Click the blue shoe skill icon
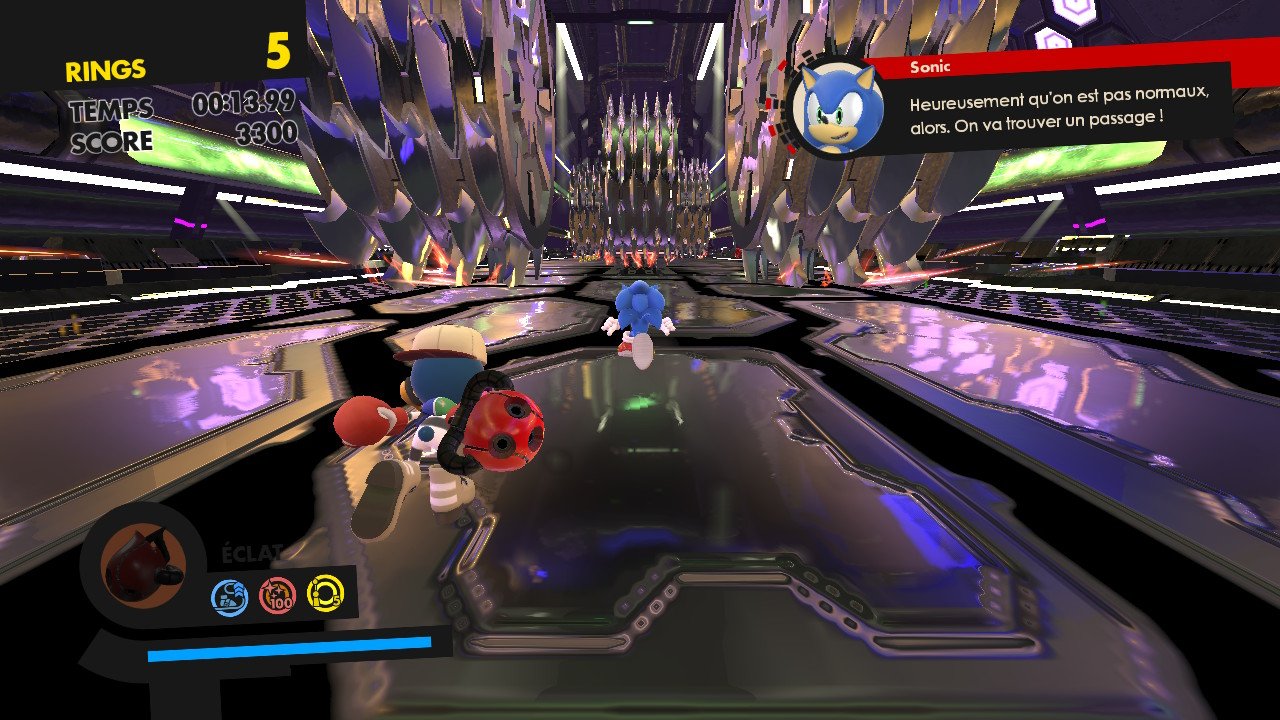 coord(229,598)
